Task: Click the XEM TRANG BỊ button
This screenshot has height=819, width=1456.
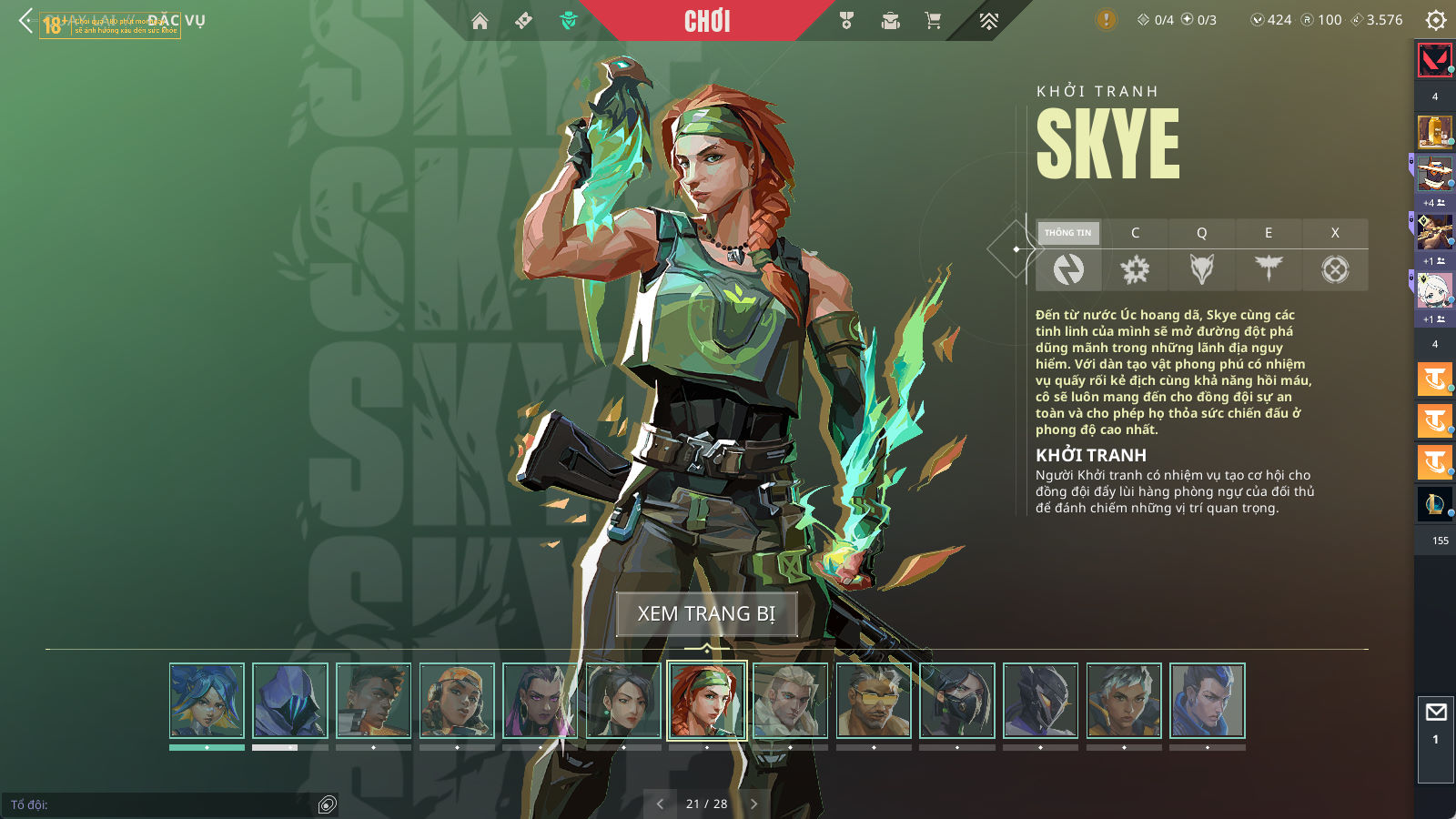Action: click(706, 614)
